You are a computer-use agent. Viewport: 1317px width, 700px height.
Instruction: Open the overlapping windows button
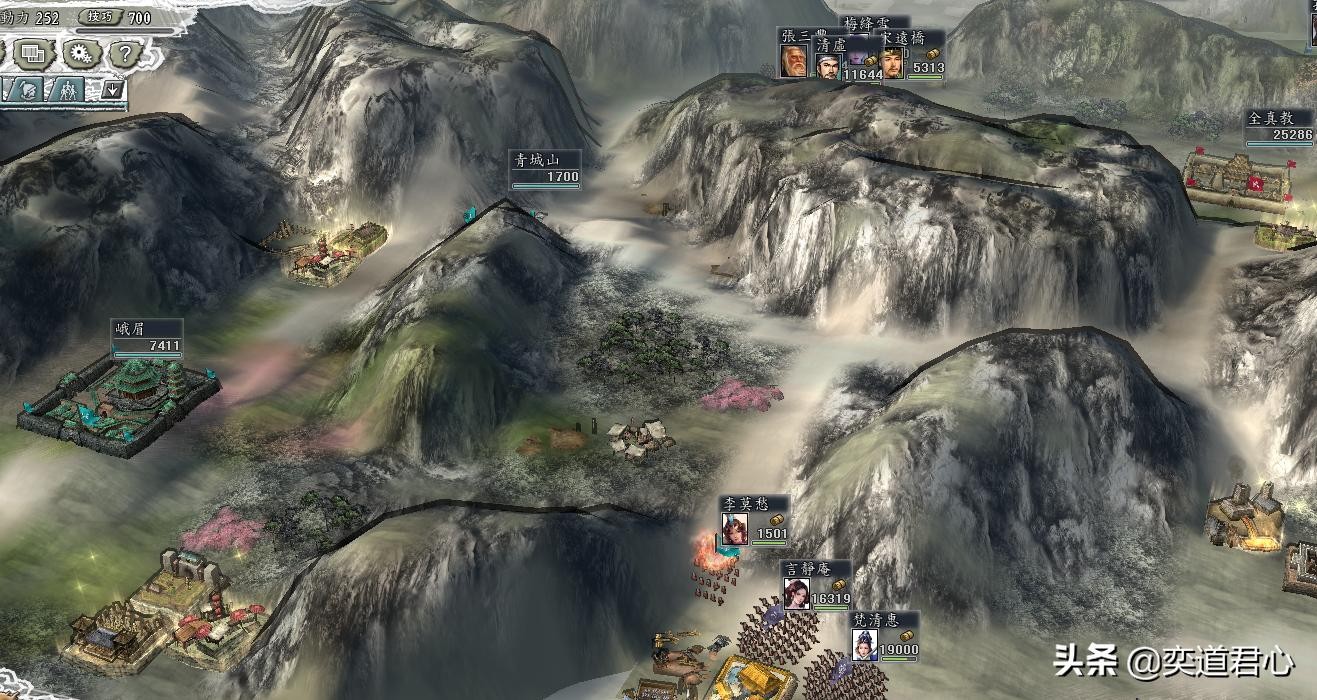click(32, 53)
